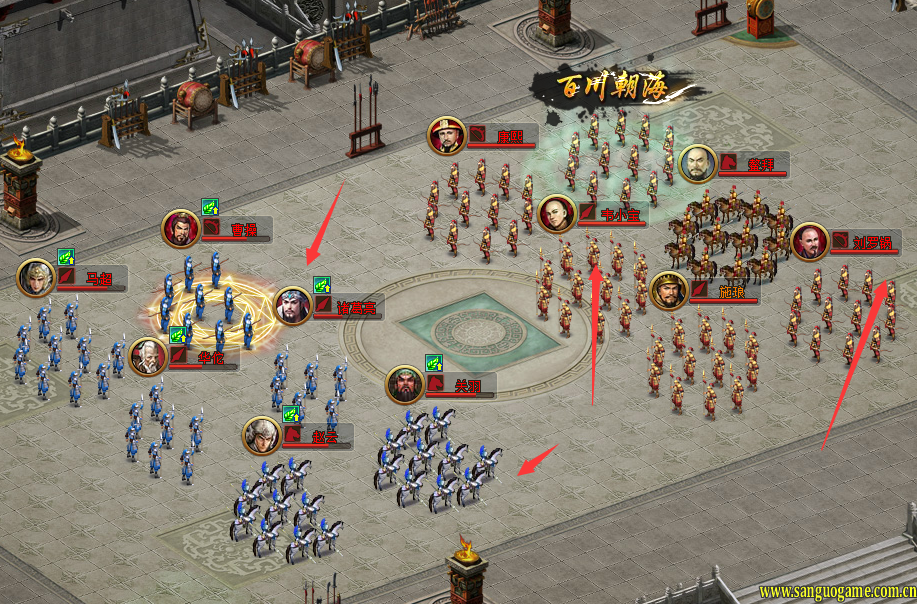917x604 pixels.
Task: Select Wei Xiaobao's (韦小宝) portrait
Action: coord(557,213)
